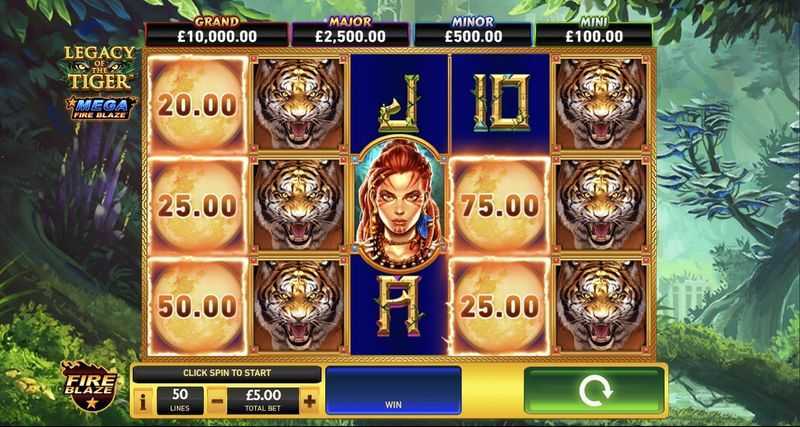
Task: Increase total bet with the plus button
Action: 309,401
